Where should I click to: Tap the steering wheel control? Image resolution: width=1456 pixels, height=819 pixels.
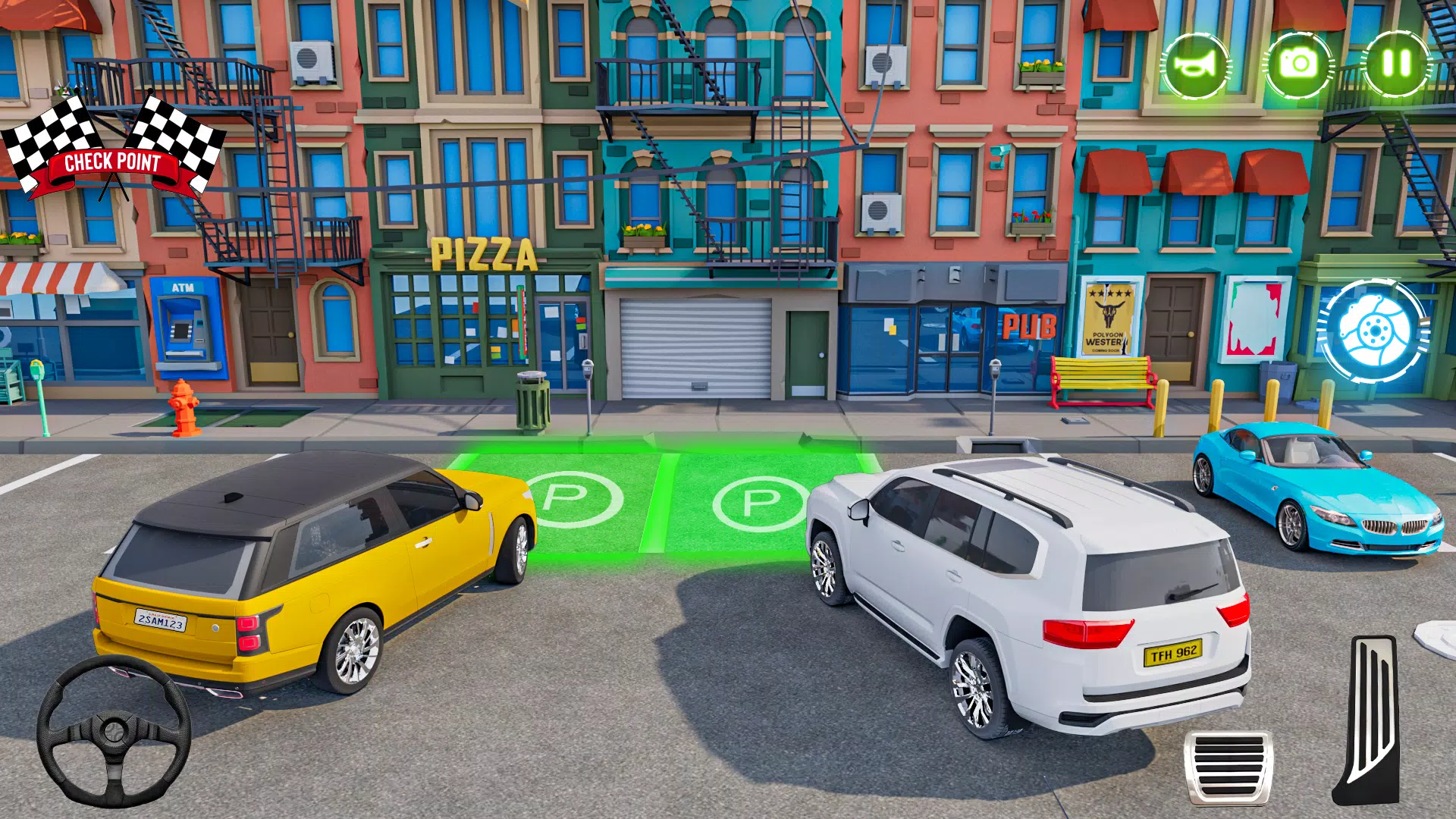point(114,731)
